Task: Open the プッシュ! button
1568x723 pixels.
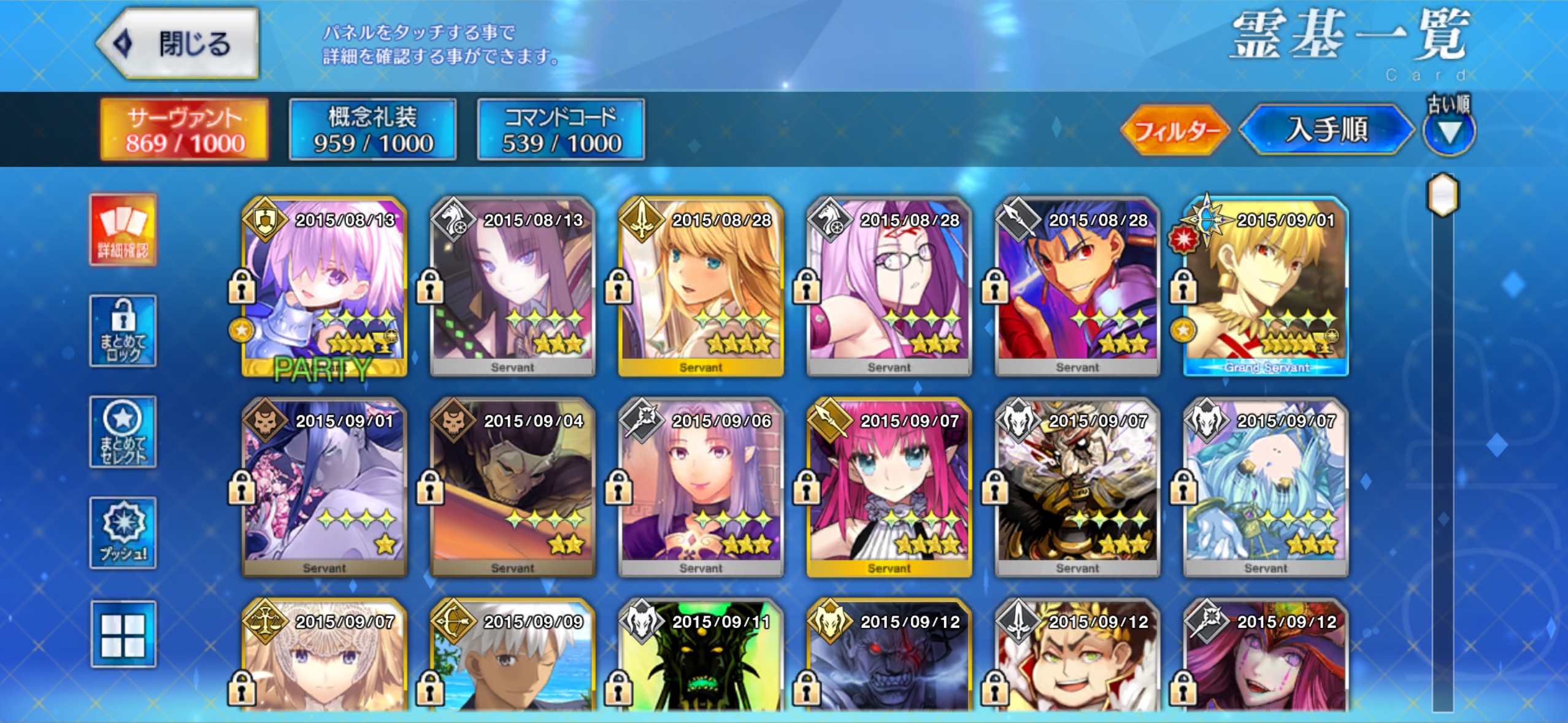Action: coord(123,532)
